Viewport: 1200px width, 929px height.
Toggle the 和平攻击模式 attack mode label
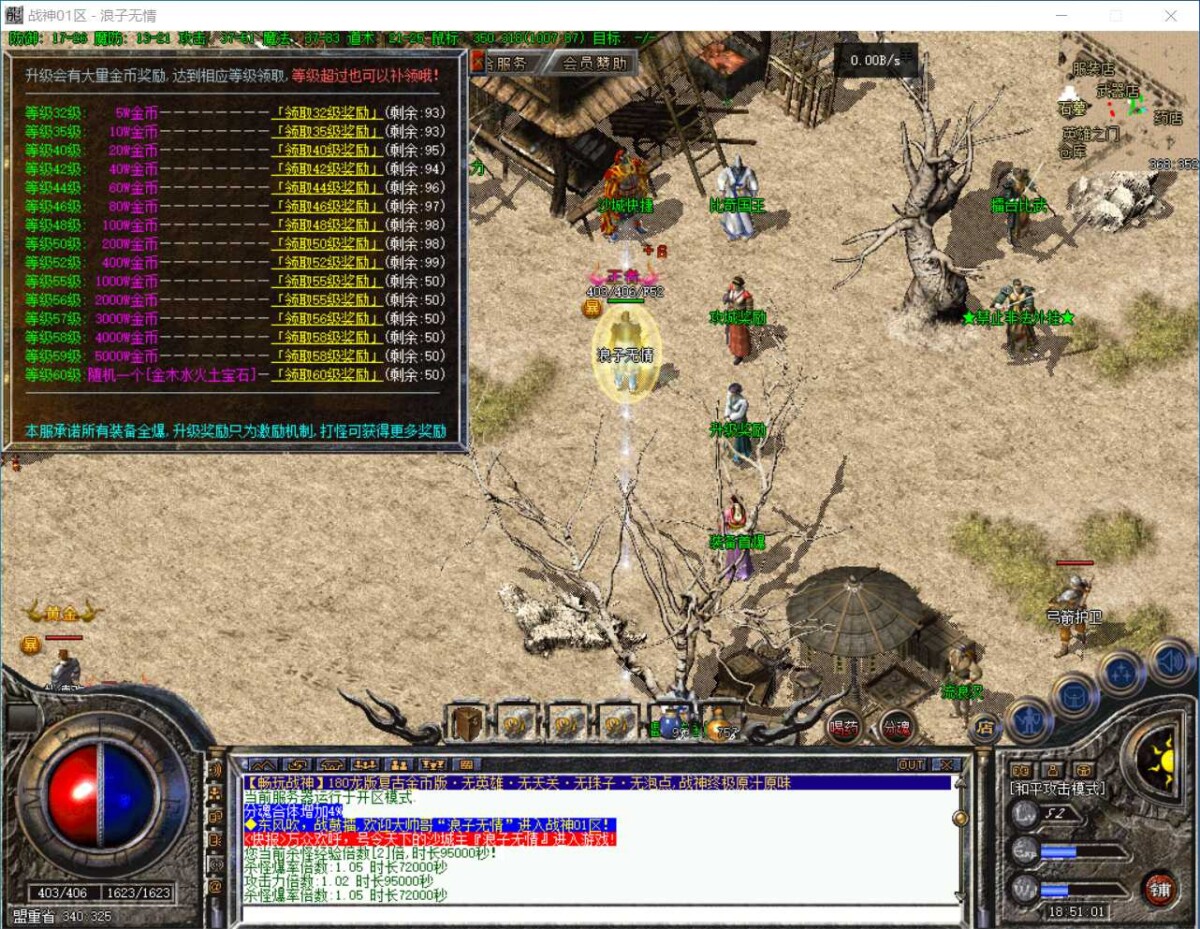[1058, 789]
